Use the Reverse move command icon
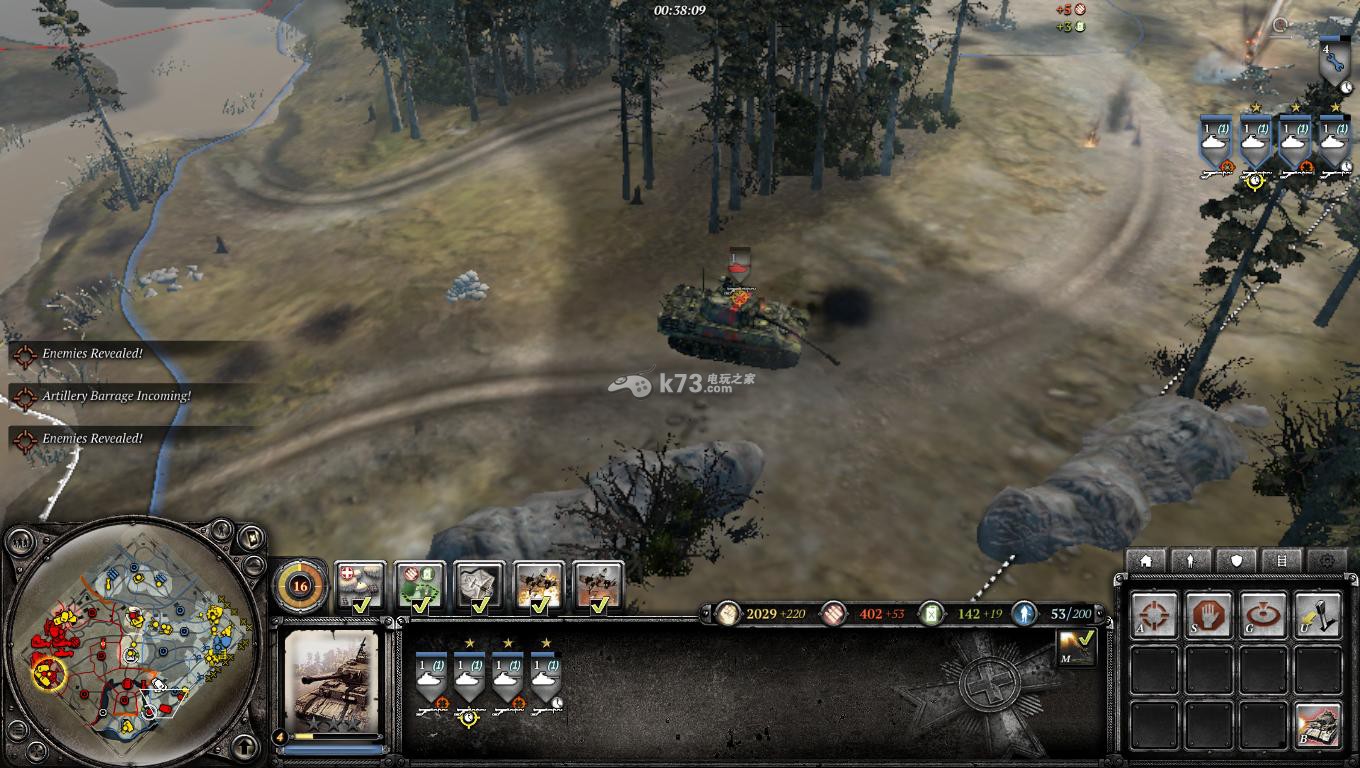The width and height of the screenshot is (1360, 768). pos(1317,614)
